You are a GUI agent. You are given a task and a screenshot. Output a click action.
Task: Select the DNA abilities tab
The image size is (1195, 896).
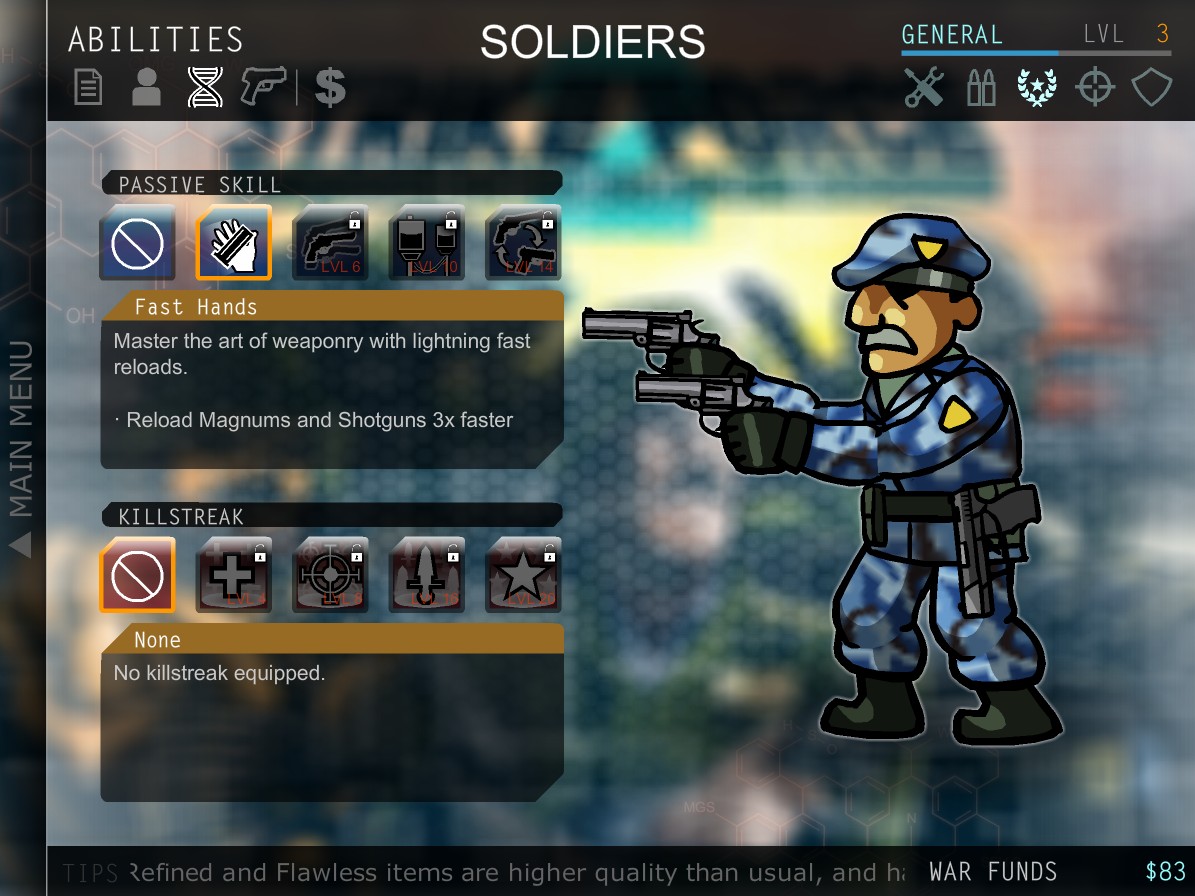[x=205, y=88]
